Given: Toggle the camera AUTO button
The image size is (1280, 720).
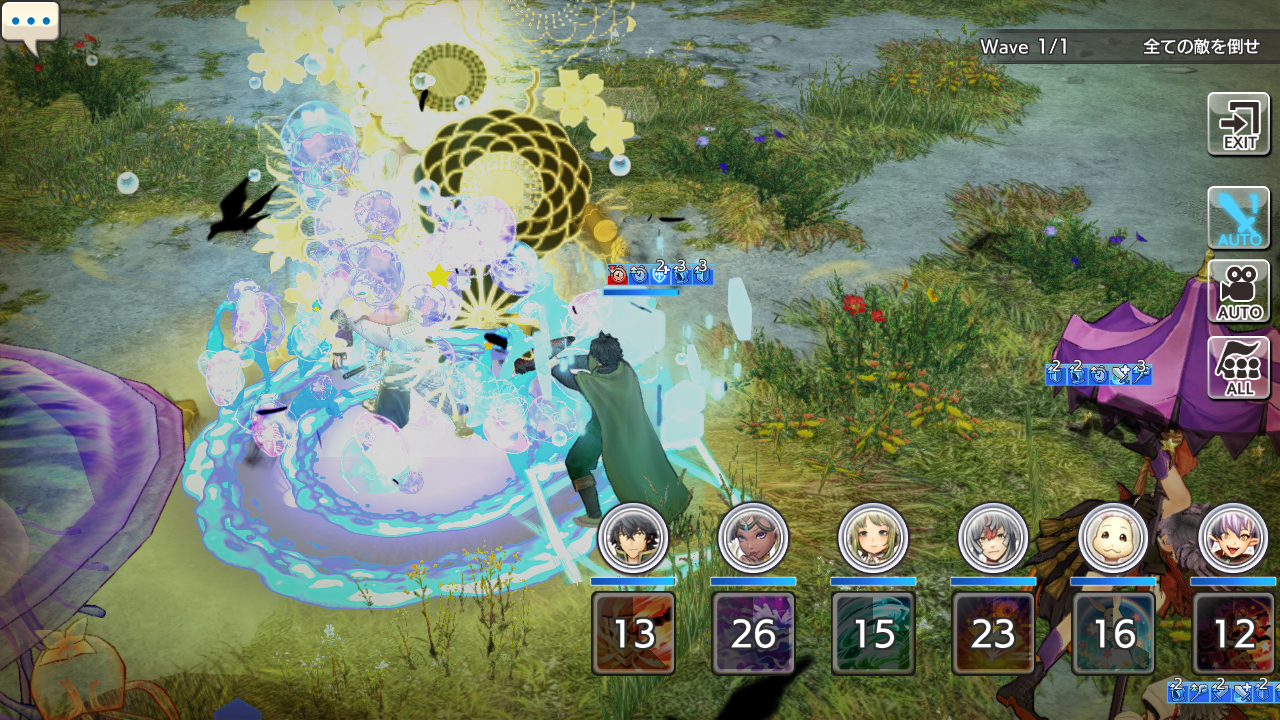Looking at the screenshot, I should (x=1238, y=292).
